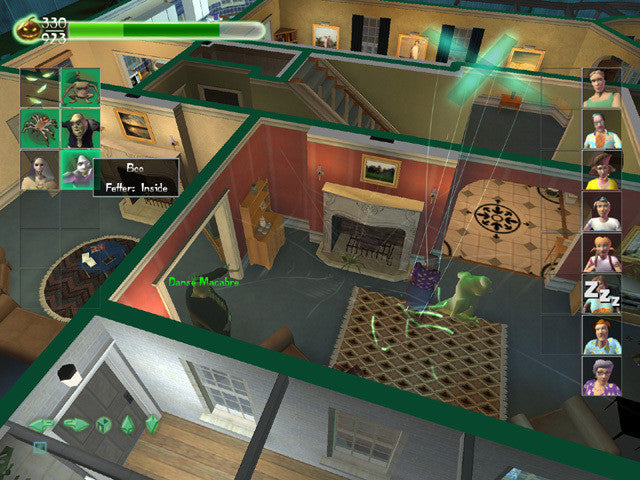
Task: Pick the hooded pale lady haunter
Action: click(40, 169)
